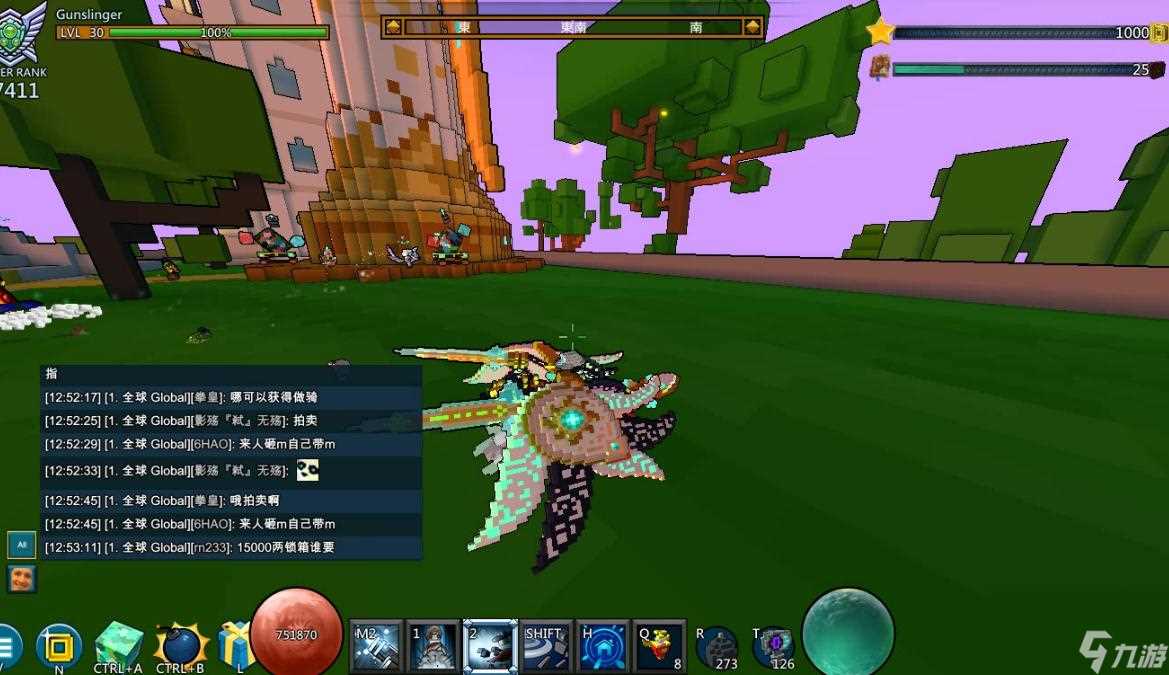1169x675 pixels.
Task: Select the R bomb slot showing 273
Action: click(716, 647)
